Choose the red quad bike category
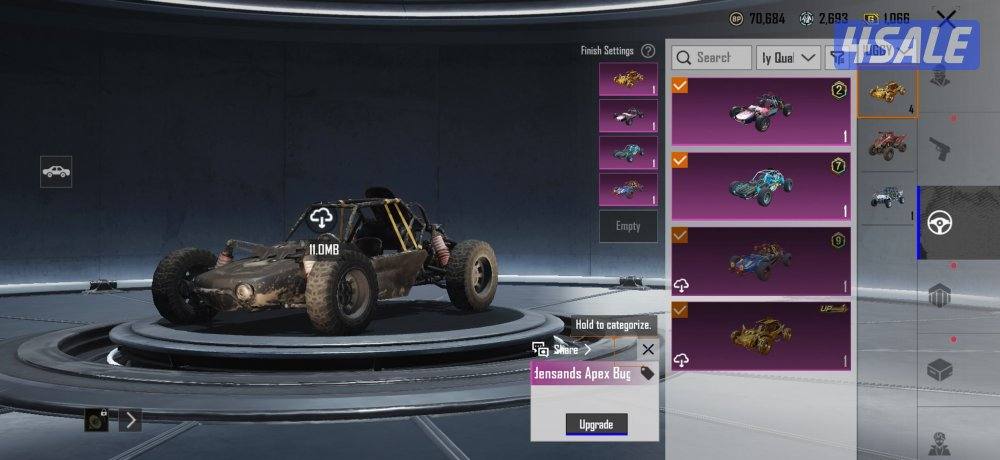The height and width of the screenshot is (460, 1000). coord(887,146)
